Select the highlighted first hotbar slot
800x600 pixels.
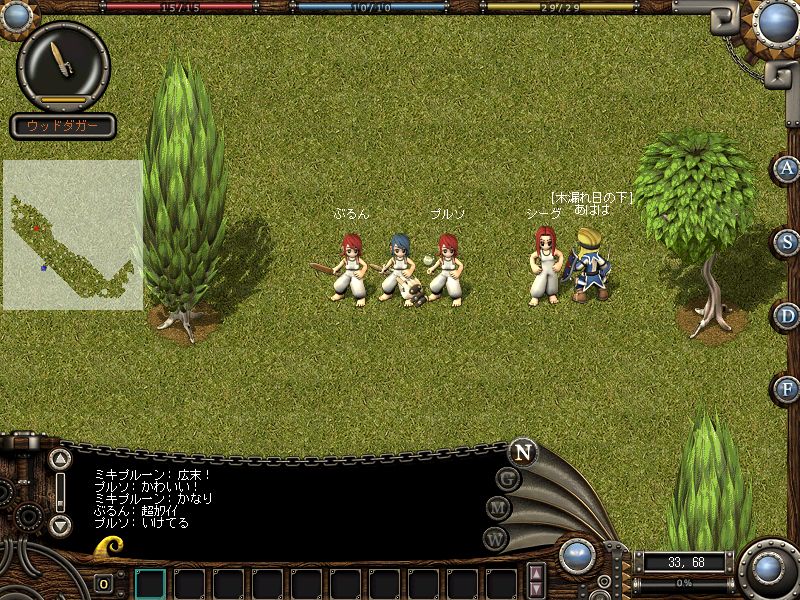coord(150,583)
